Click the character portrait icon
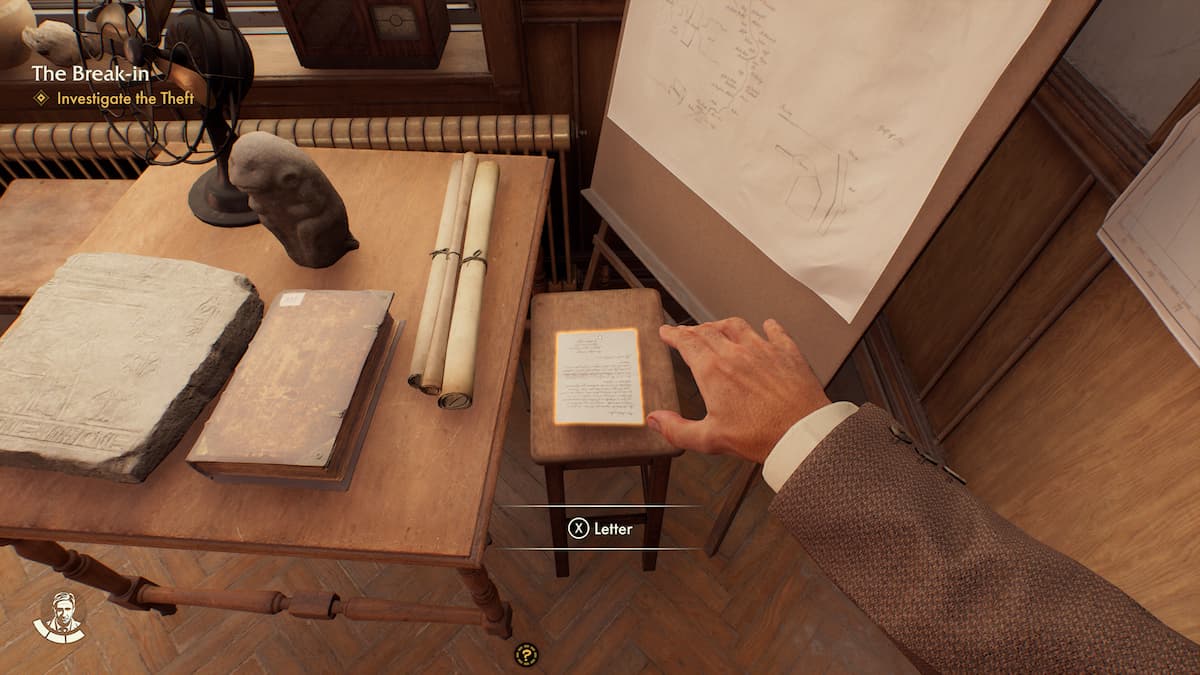The width and height of the screenshot is (1200, 675). [59, 616]
